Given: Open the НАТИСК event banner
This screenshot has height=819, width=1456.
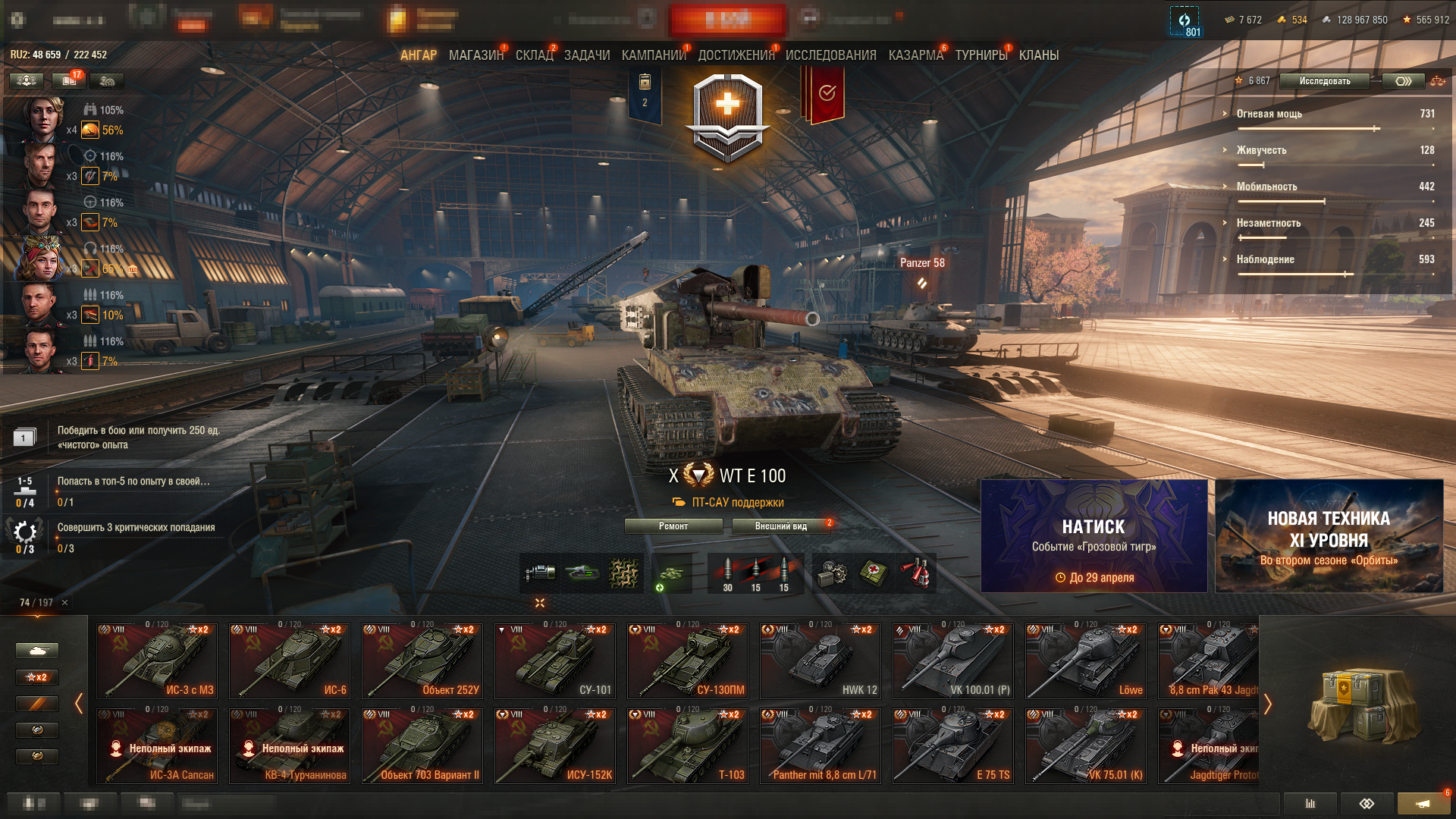Looking at the screenshot, I should (1094, 535).
